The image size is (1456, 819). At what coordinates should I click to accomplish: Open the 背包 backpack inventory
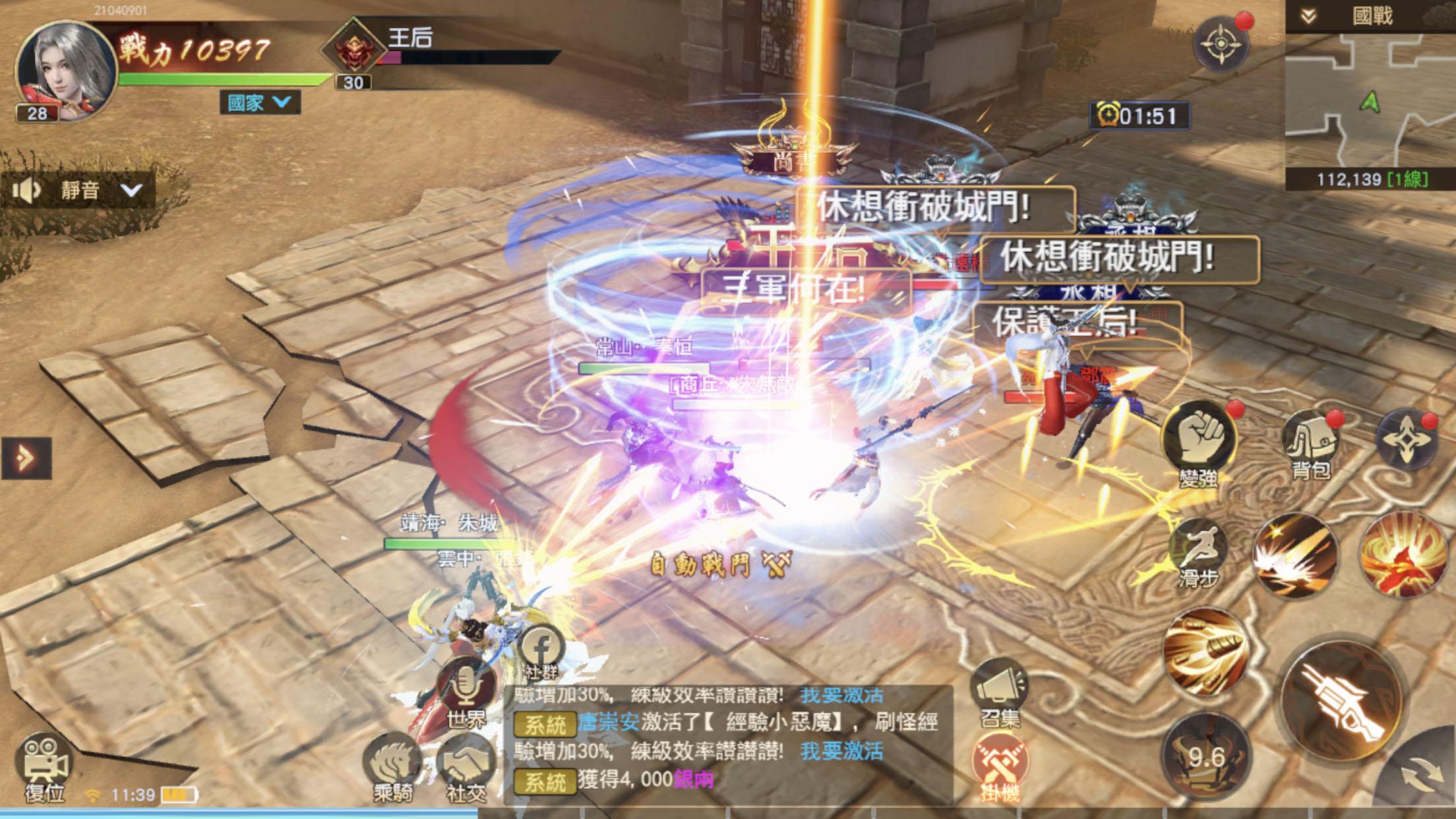click(1310, 439)
